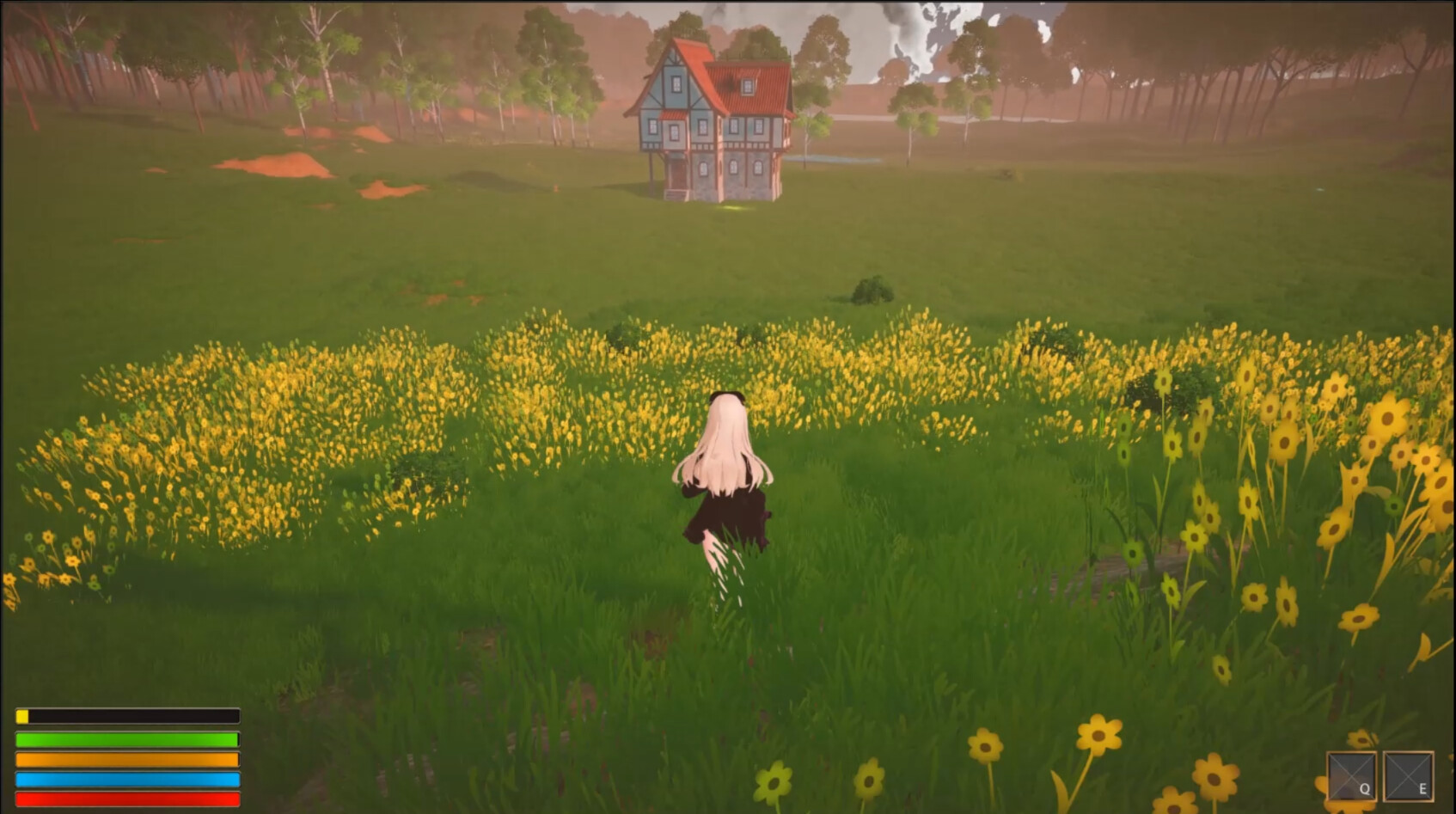This screenshot has height=814, width=1456.
Task: Click the blue mana bar
Action: tap(129, 780)
